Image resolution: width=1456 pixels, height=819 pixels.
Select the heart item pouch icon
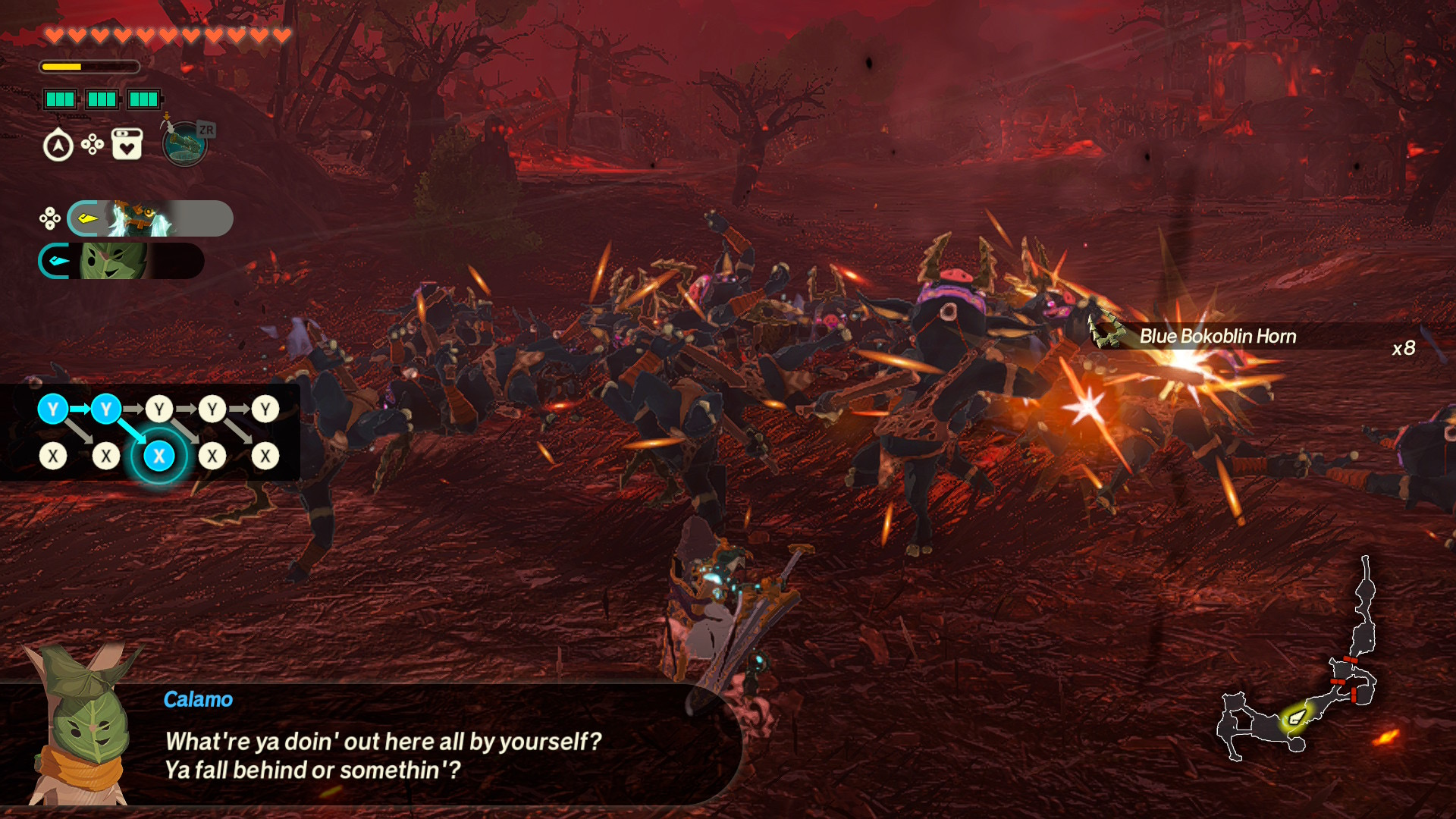127,144
